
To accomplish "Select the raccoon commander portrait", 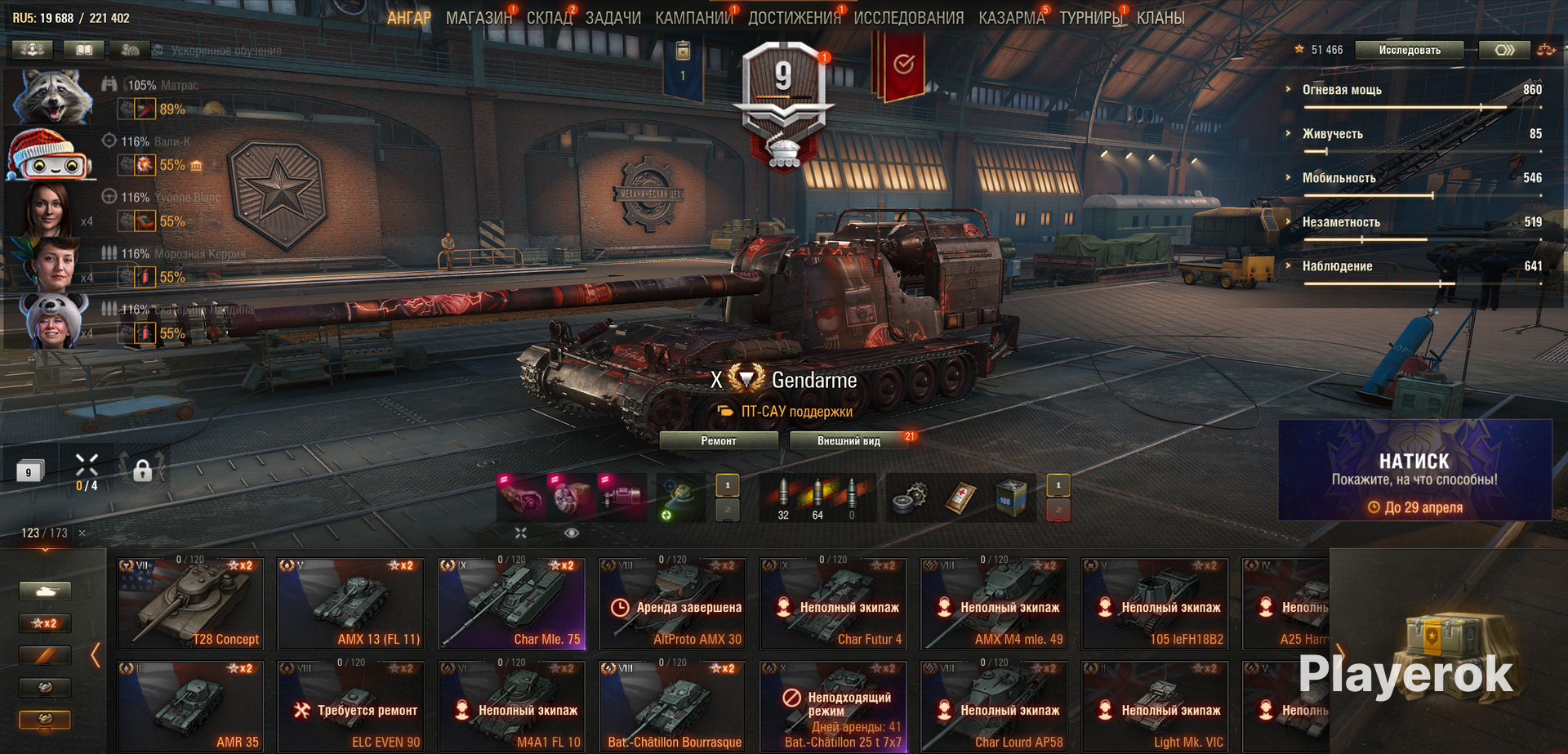I will tap(52, 96).
